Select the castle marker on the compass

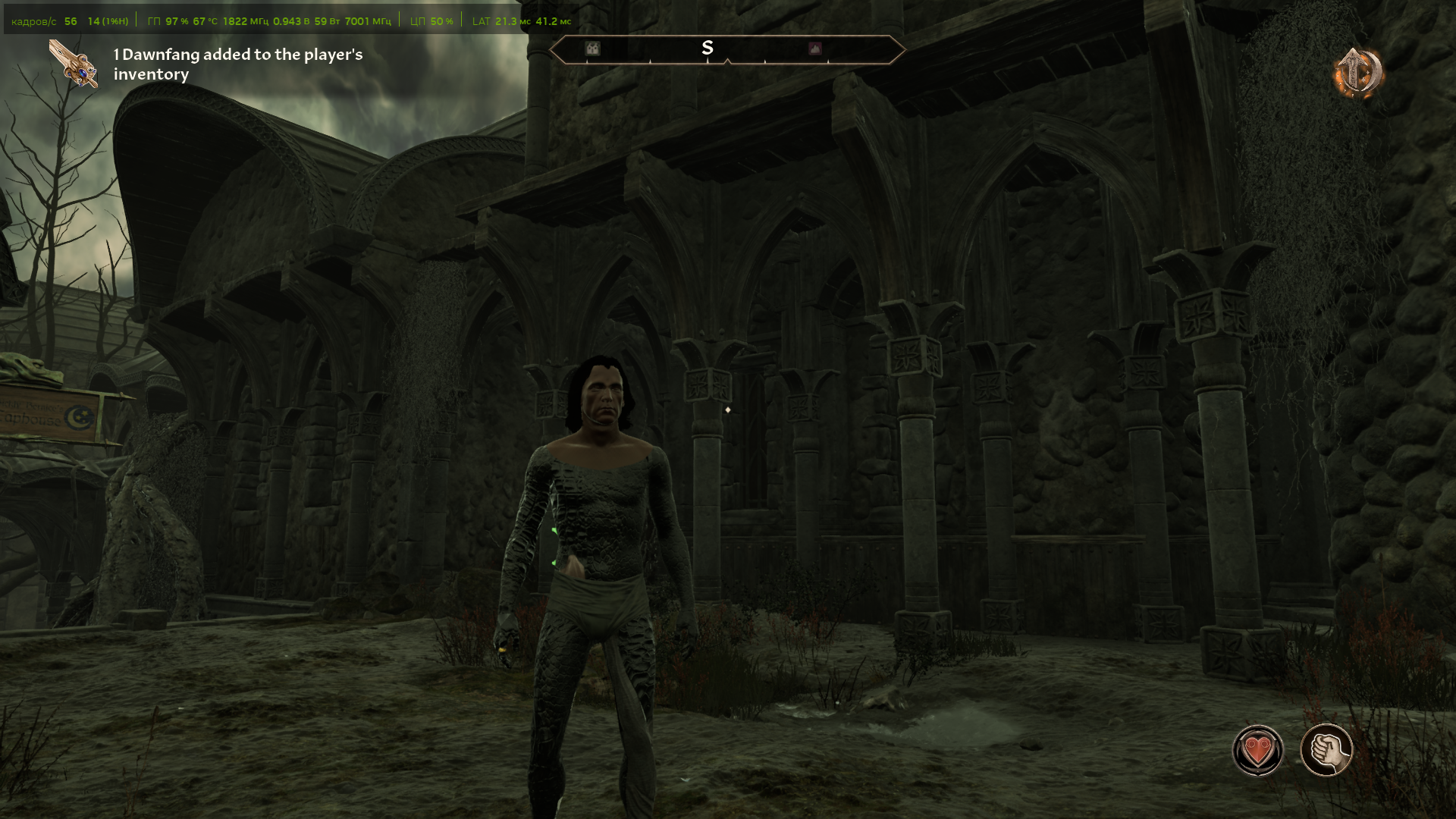pos(592,49)
